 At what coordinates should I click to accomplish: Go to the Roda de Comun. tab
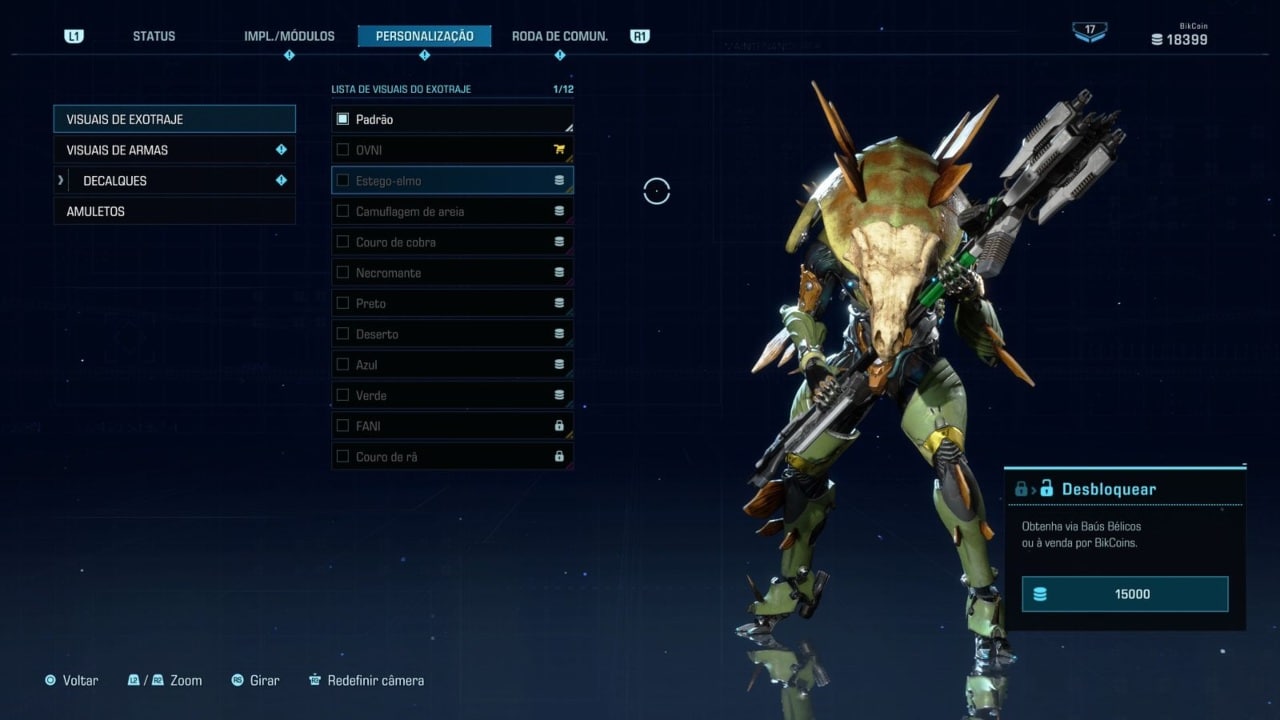(x=559, y=36)
